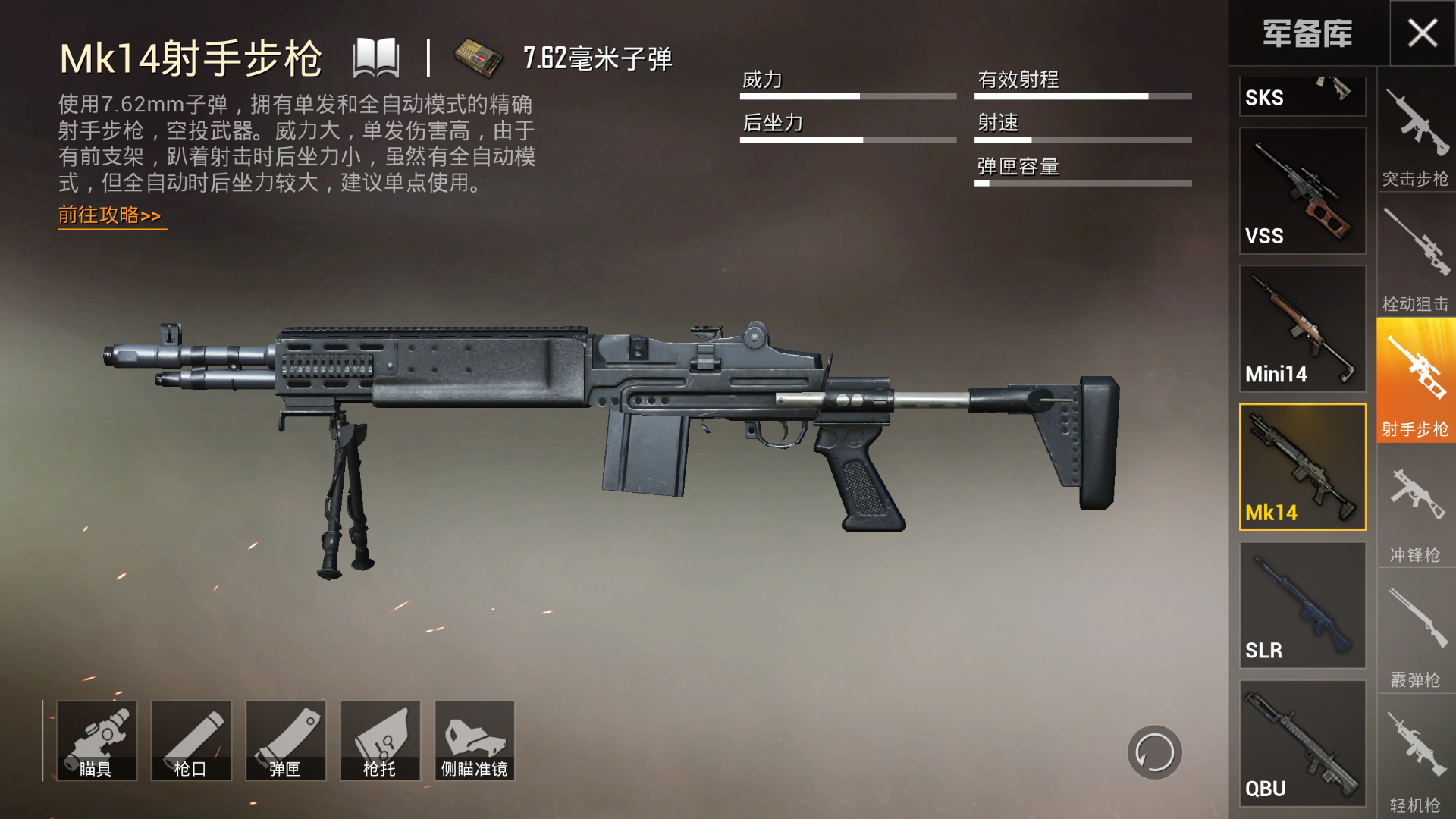The width and height of the screenshot is (1456, 819).
Task: Select the 枪口 muzzle attachment slot
Action: click(x=191, y=739)
